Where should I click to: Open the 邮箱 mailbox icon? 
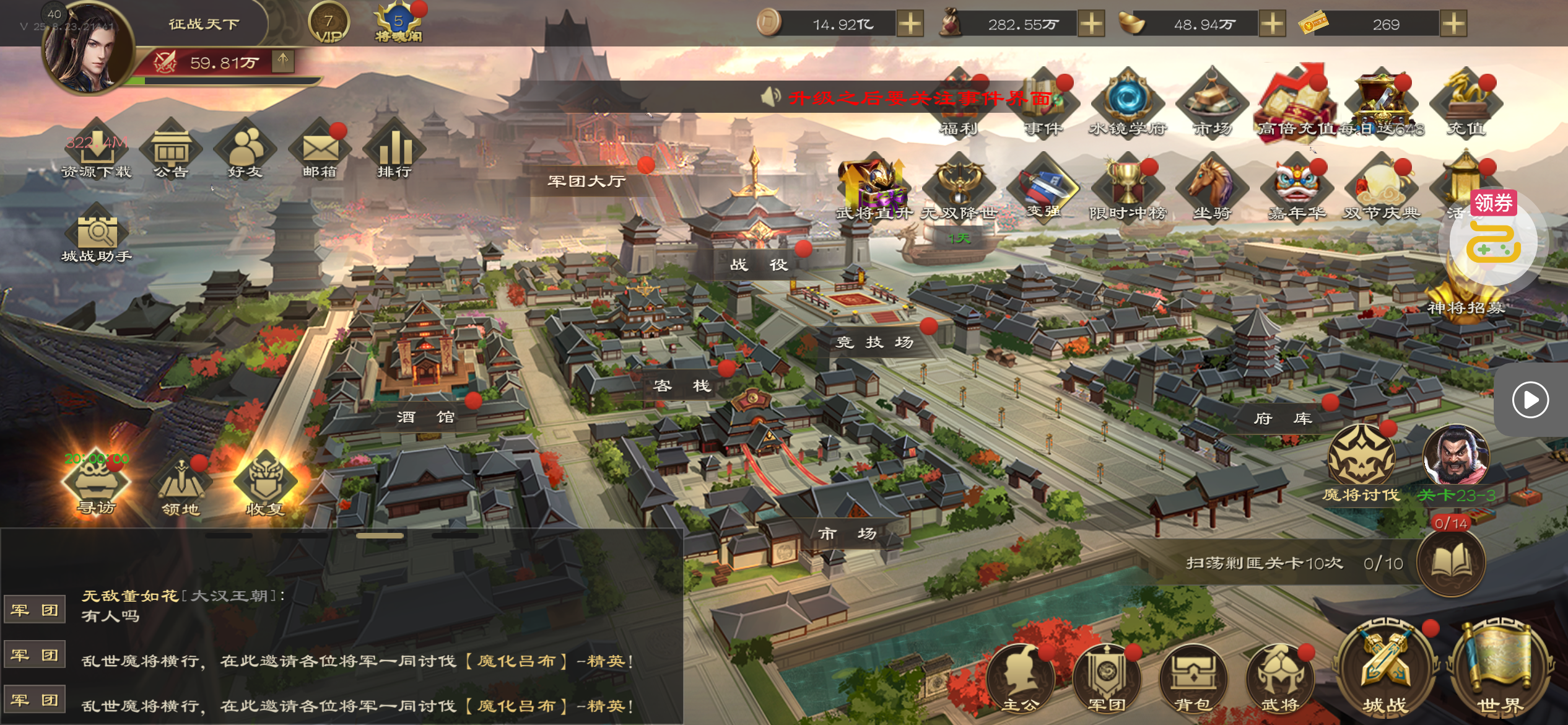tap(320, 150)
